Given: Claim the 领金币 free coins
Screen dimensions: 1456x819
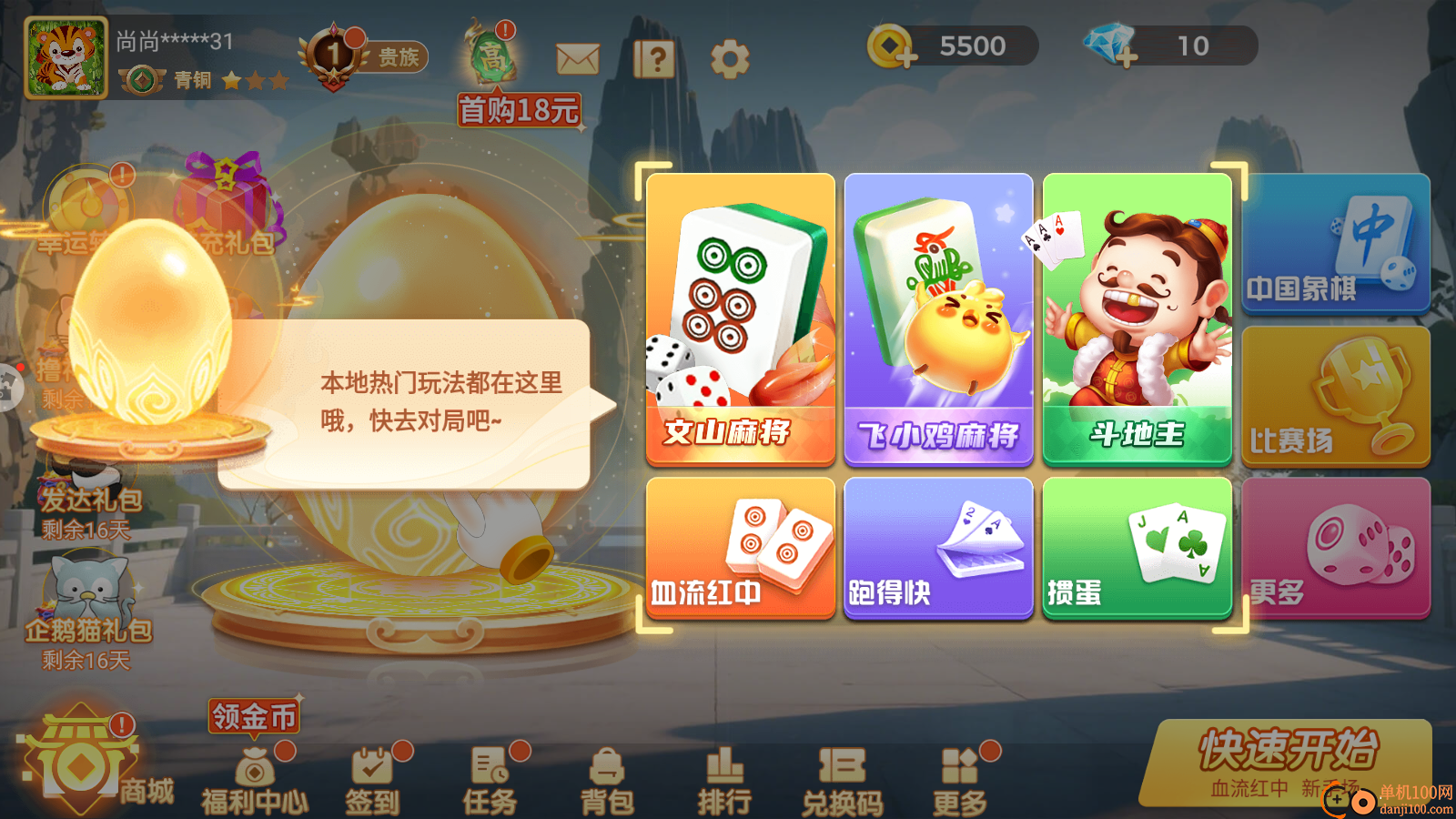Looking at the screenshot, I should click(252, 717).
